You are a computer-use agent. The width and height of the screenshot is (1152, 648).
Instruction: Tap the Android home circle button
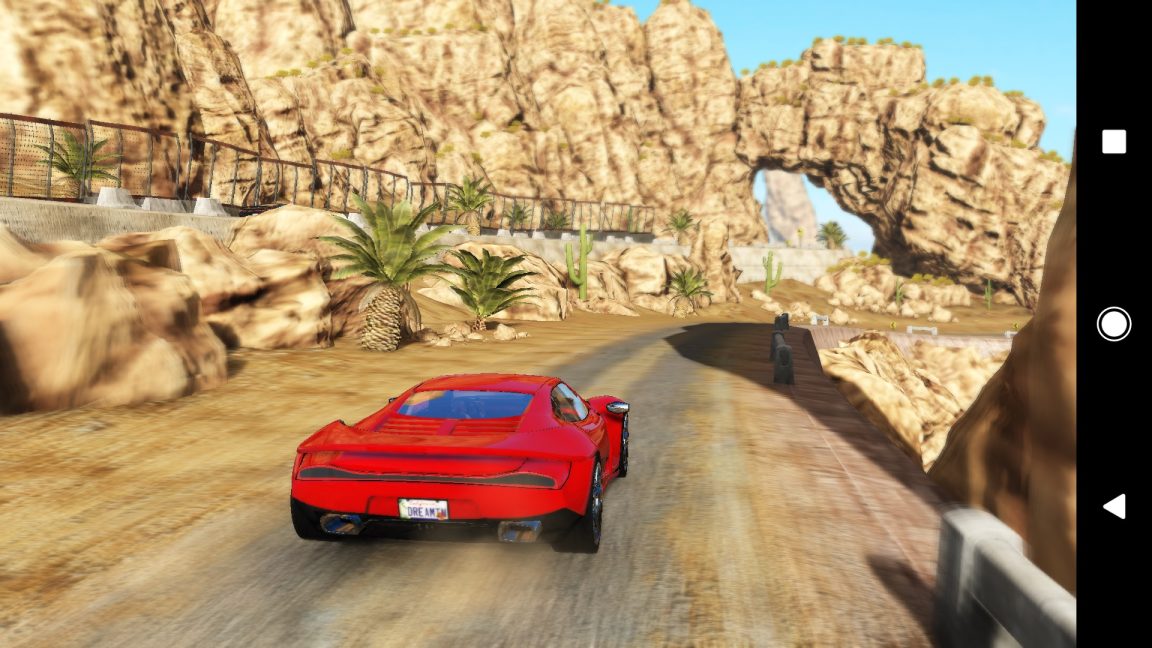pos(1113,324)
